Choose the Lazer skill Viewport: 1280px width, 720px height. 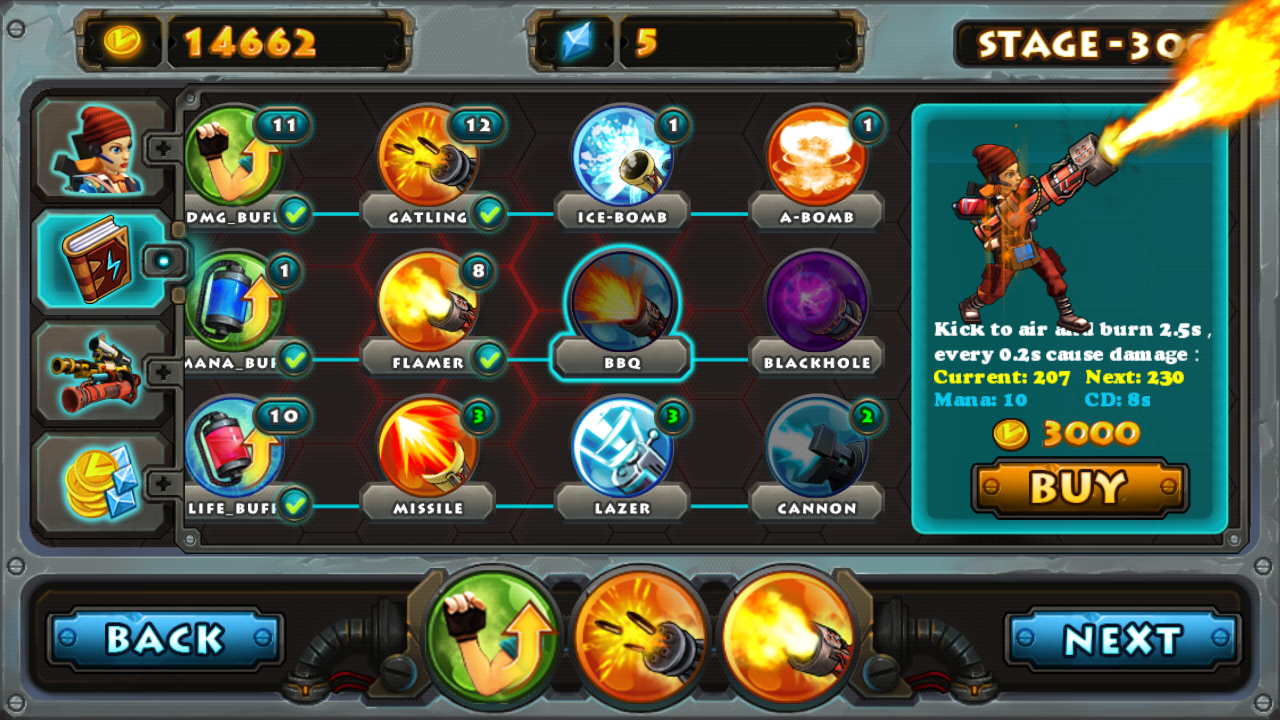point(622,447)
